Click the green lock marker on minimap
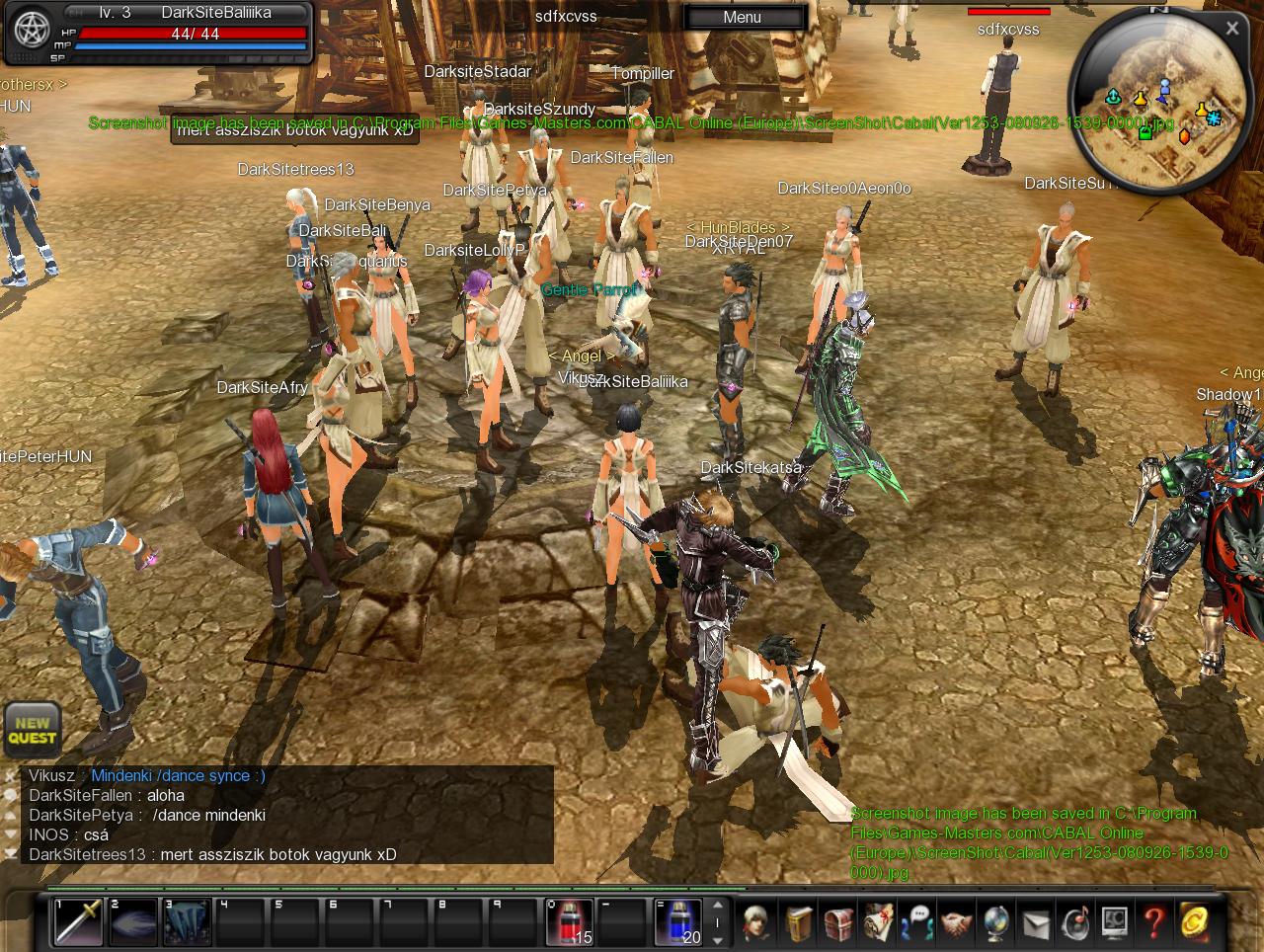The image size is (1264, 952). click(1145, 131)
